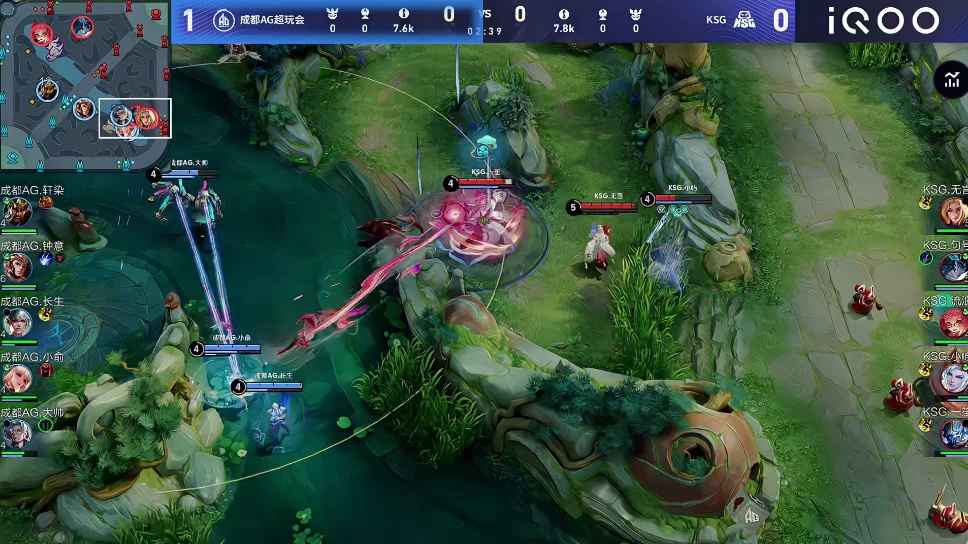Viewport: 968px width, 544px height.
Task: Open the stats chart panel button
Action: 949,80
